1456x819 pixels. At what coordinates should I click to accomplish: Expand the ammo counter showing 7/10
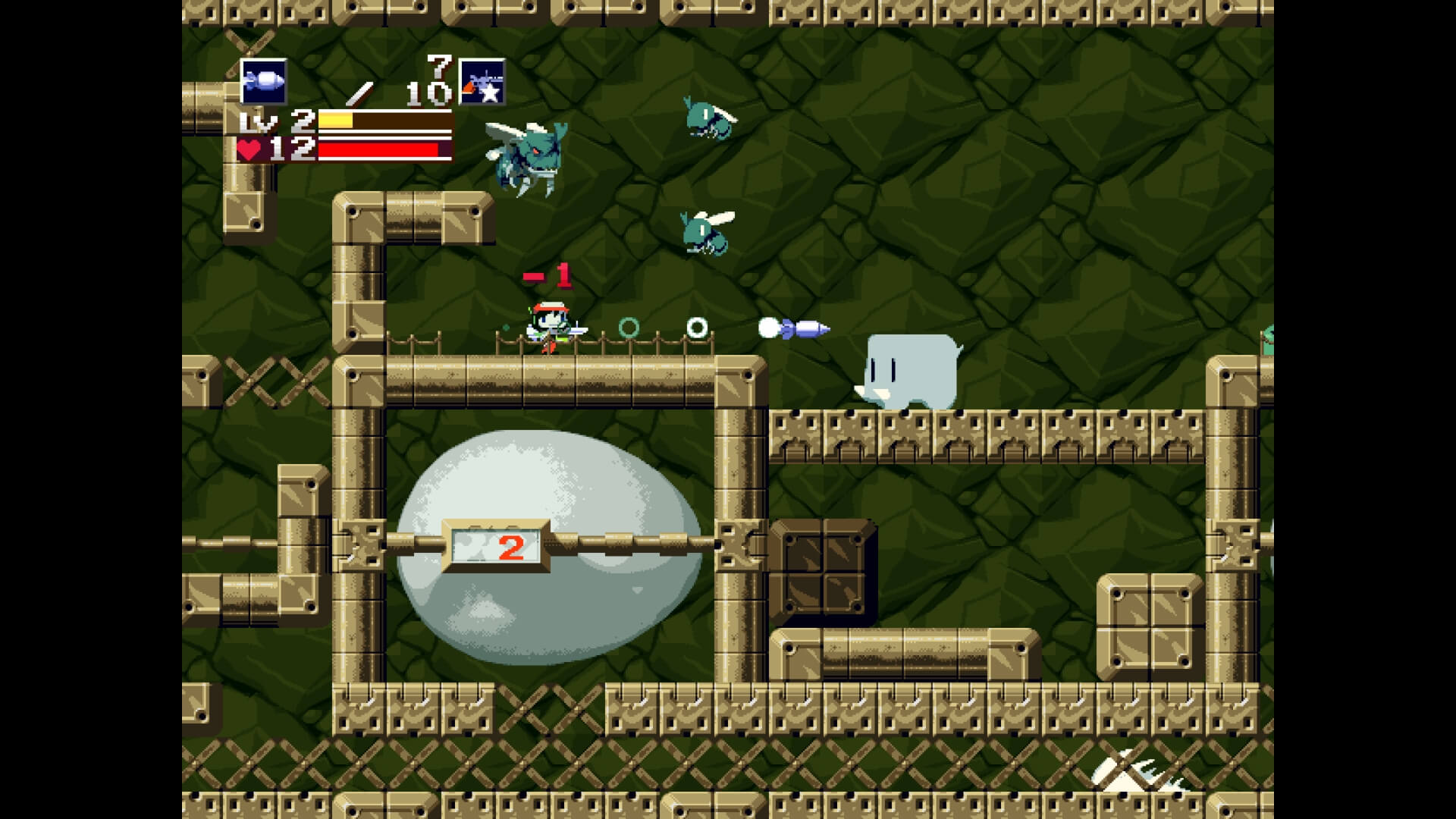tap(413, 82)
